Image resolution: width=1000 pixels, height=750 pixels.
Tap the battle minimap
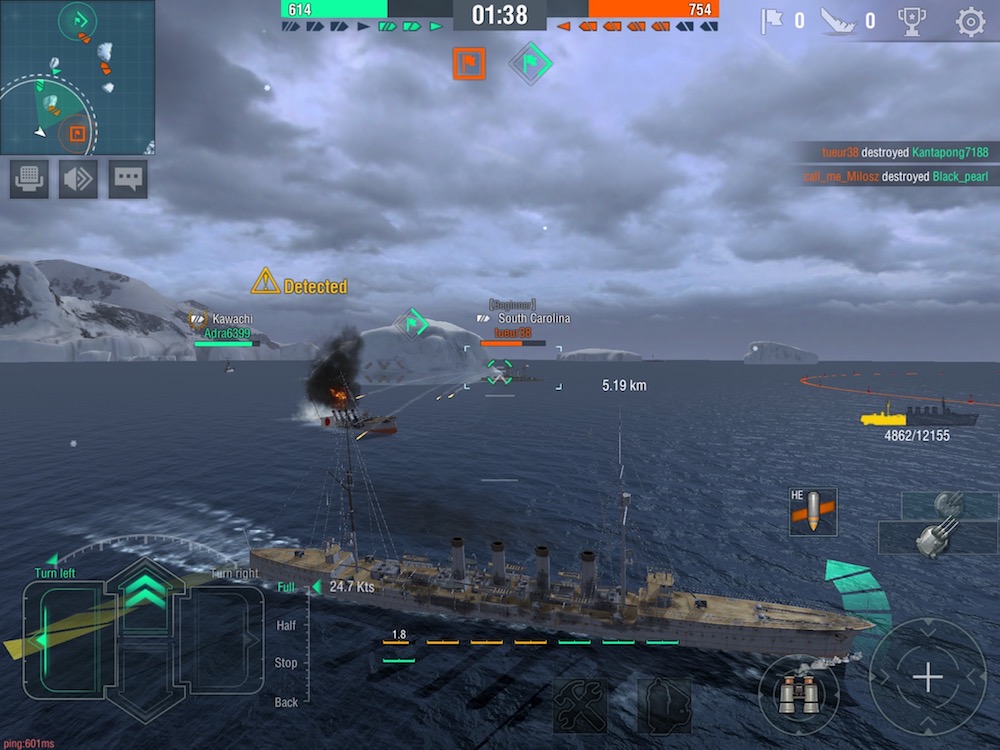pos(77,77)
